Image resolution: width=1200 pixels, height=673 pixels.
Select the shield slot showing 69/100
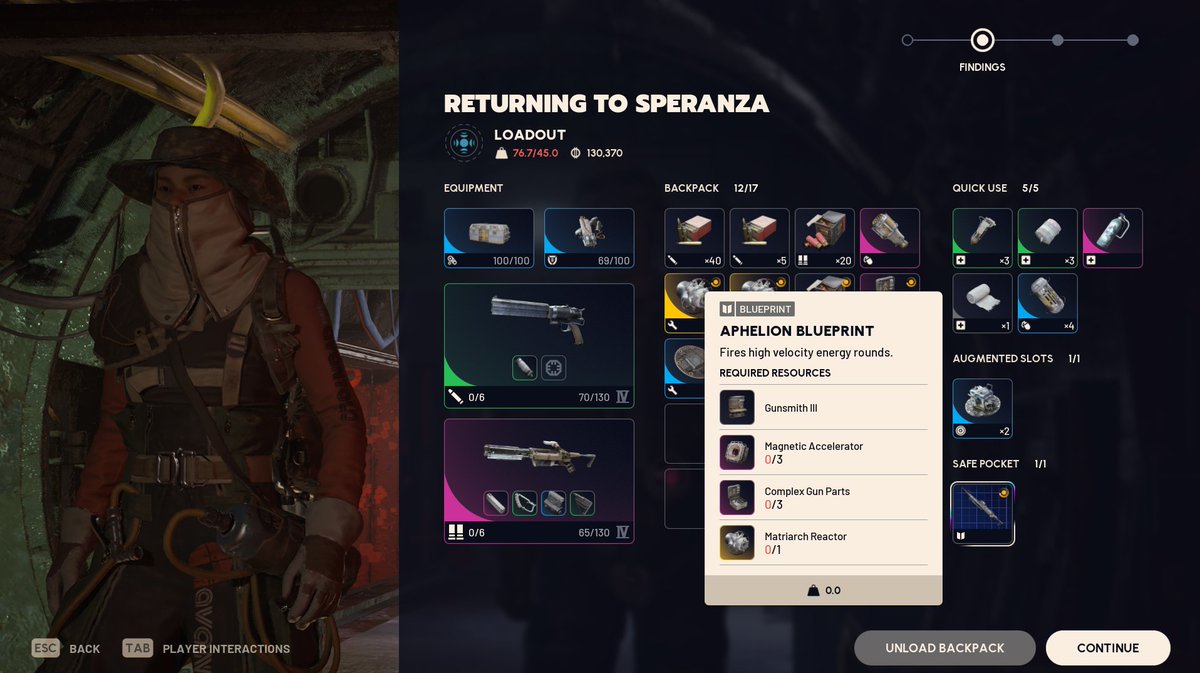click(588, 238)
